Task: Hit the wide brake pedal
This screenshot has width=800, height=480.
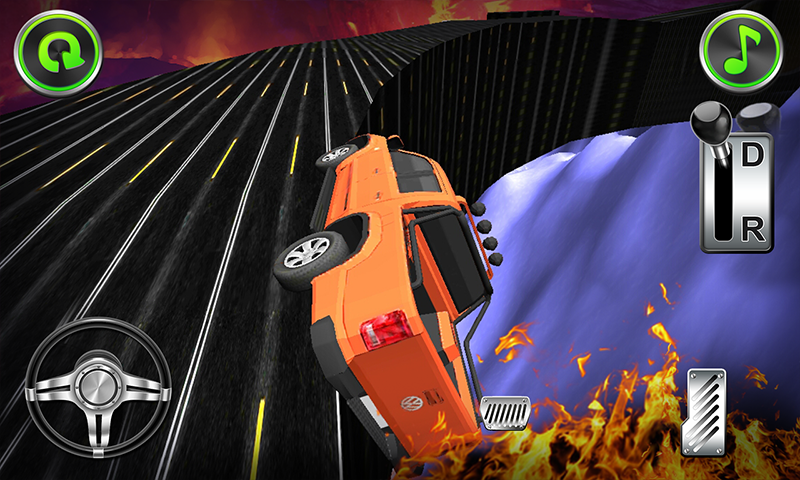Action: click(x=506, y=412)
